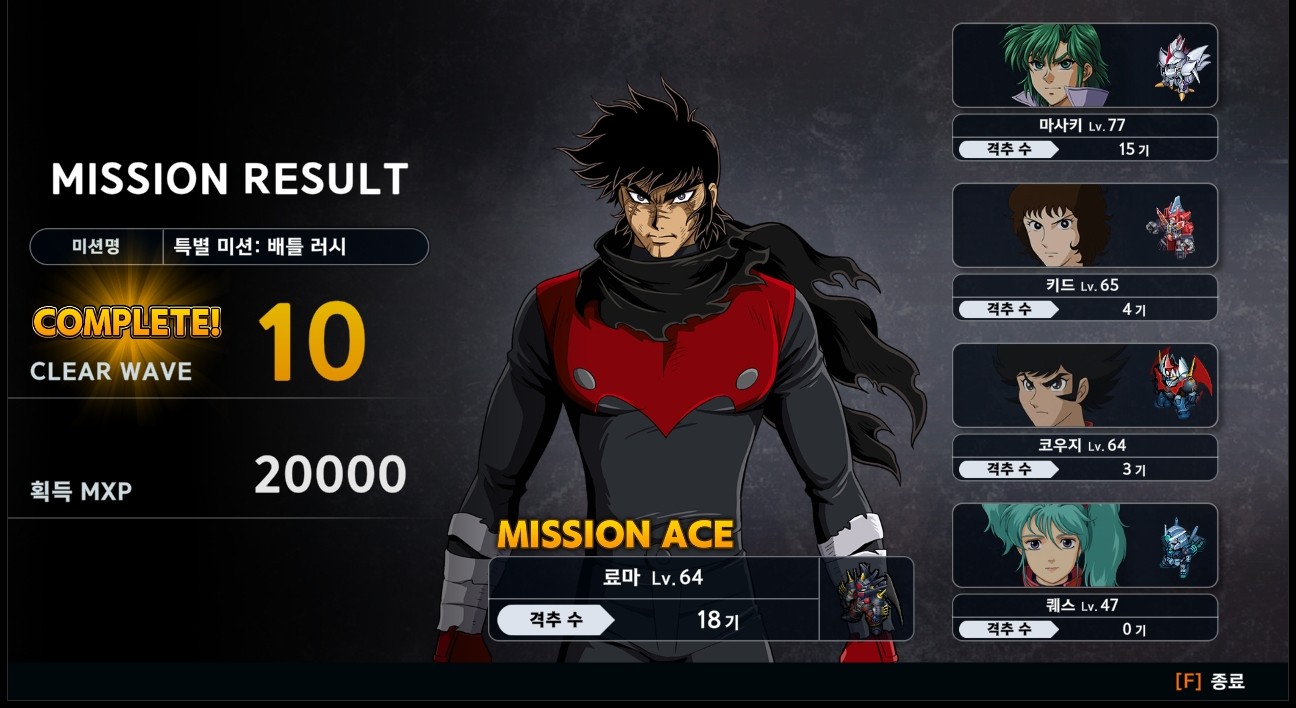Image resolution: width=1296 pixels, height=708 pixels.
Task: Click Ryoma's black mech icon
Action: [866, 598]
